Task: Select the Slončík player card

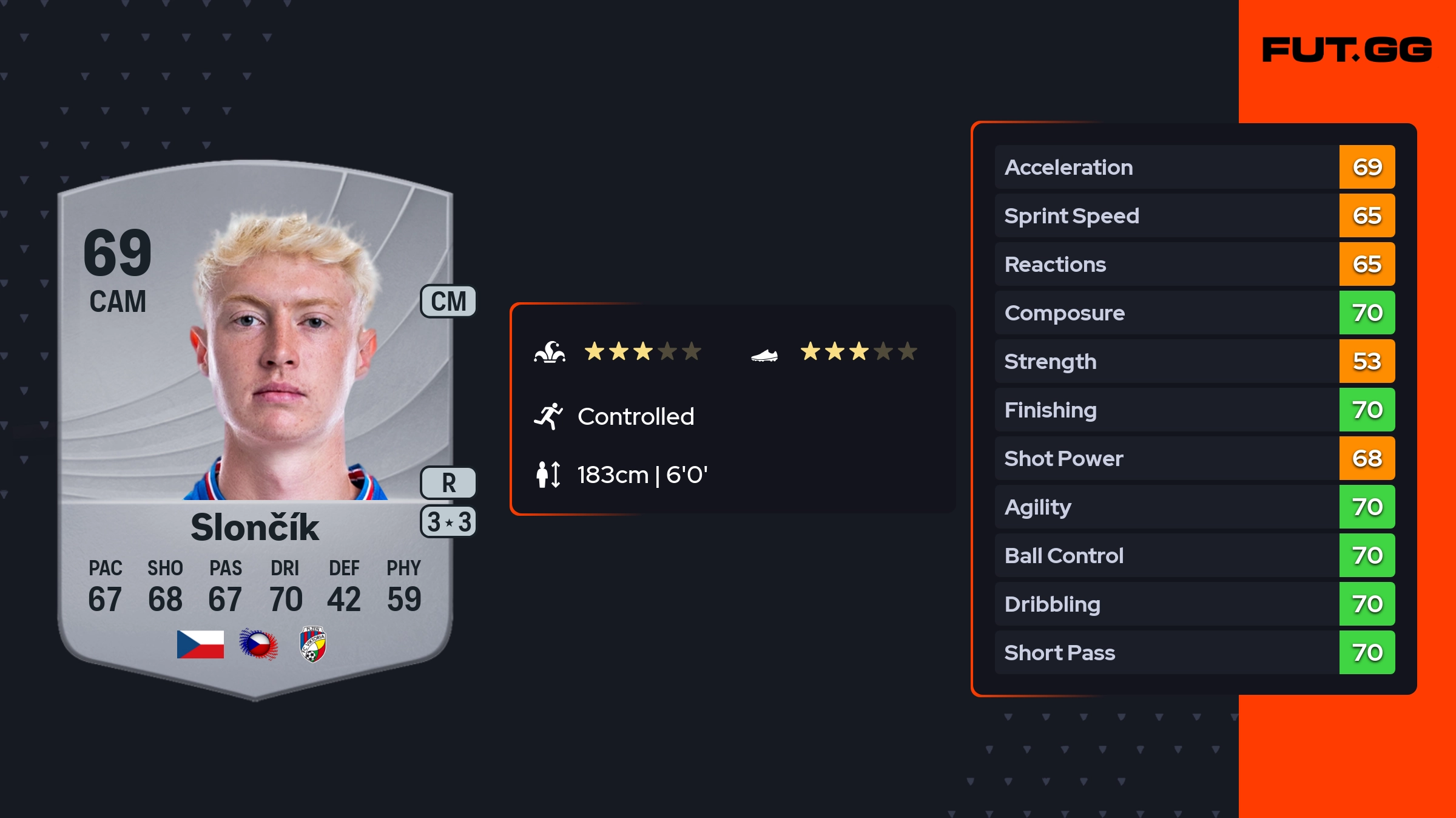Action: tap(255, 425)
